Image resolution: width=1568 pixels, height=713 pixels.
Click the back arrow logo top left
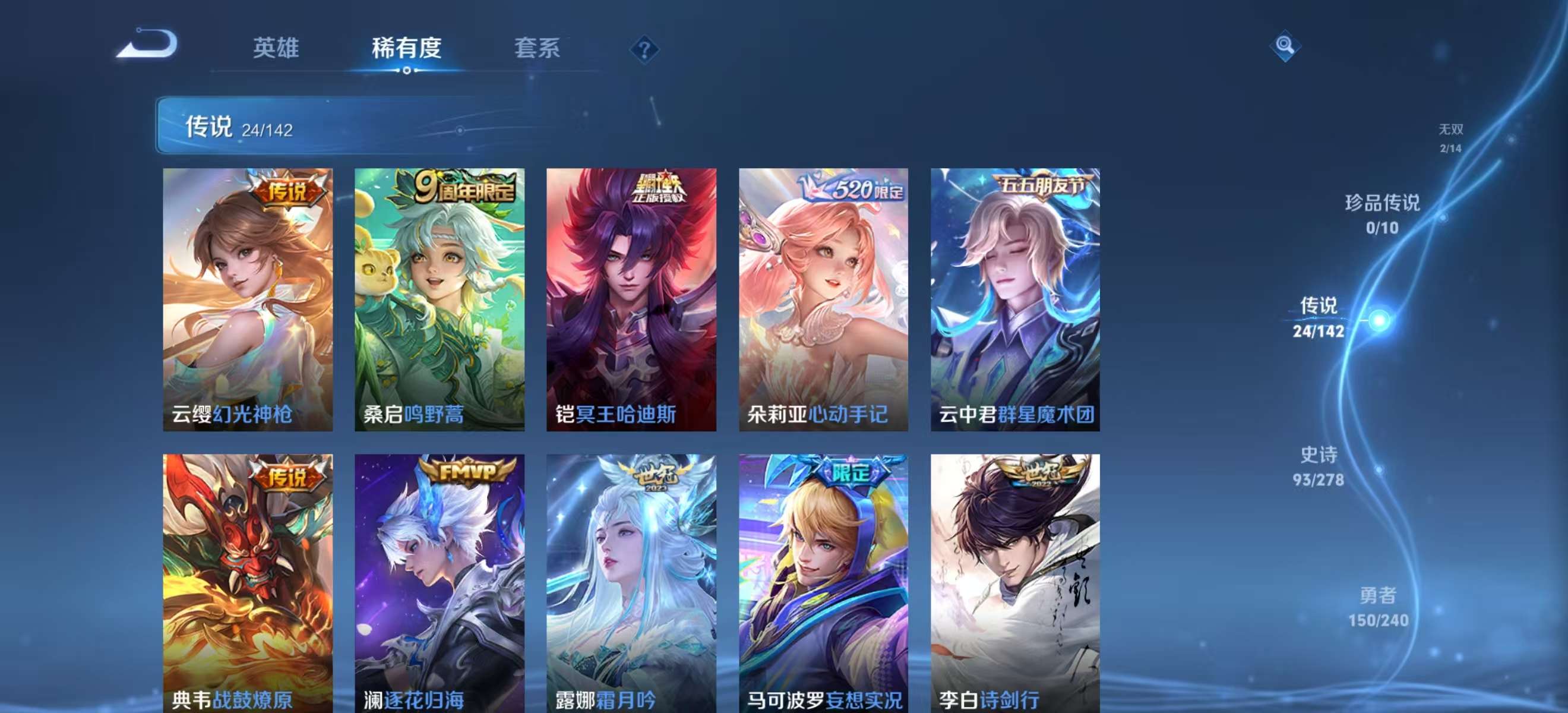(x=148, y=44)
